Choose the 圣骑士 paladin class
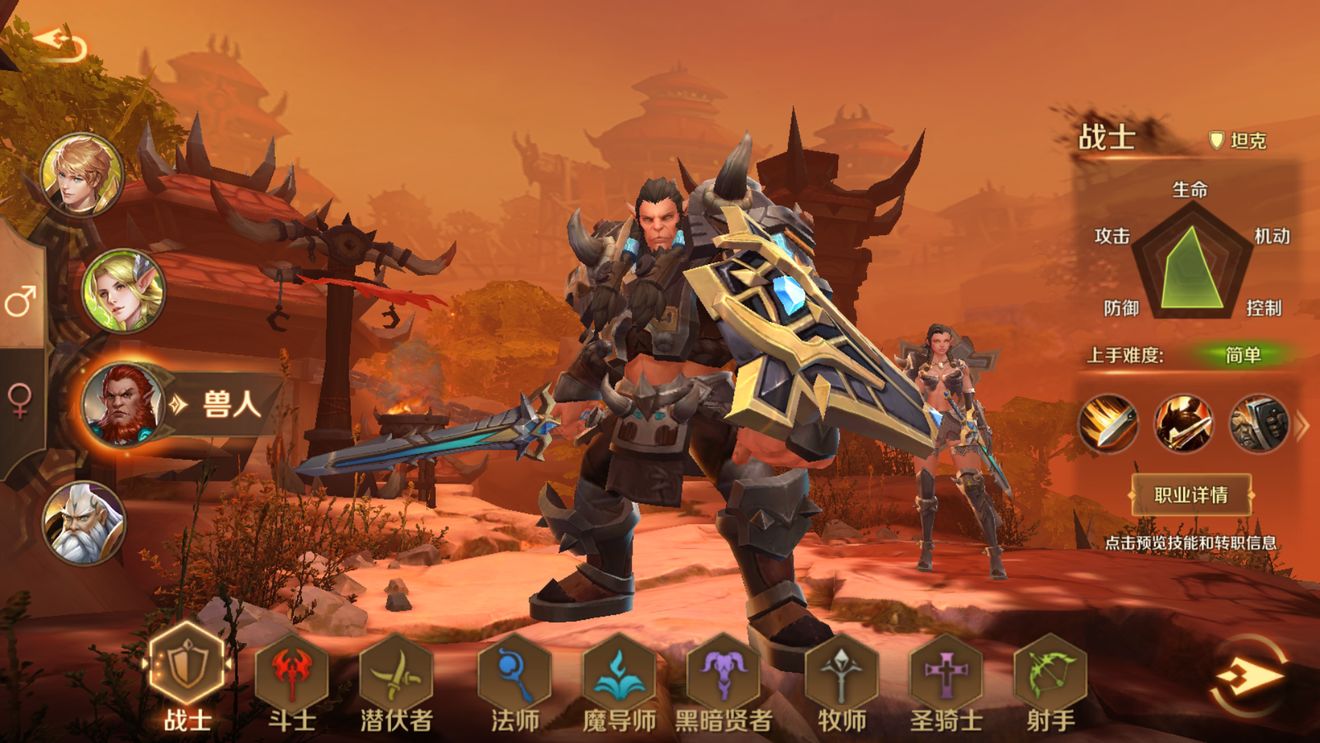 946,670
